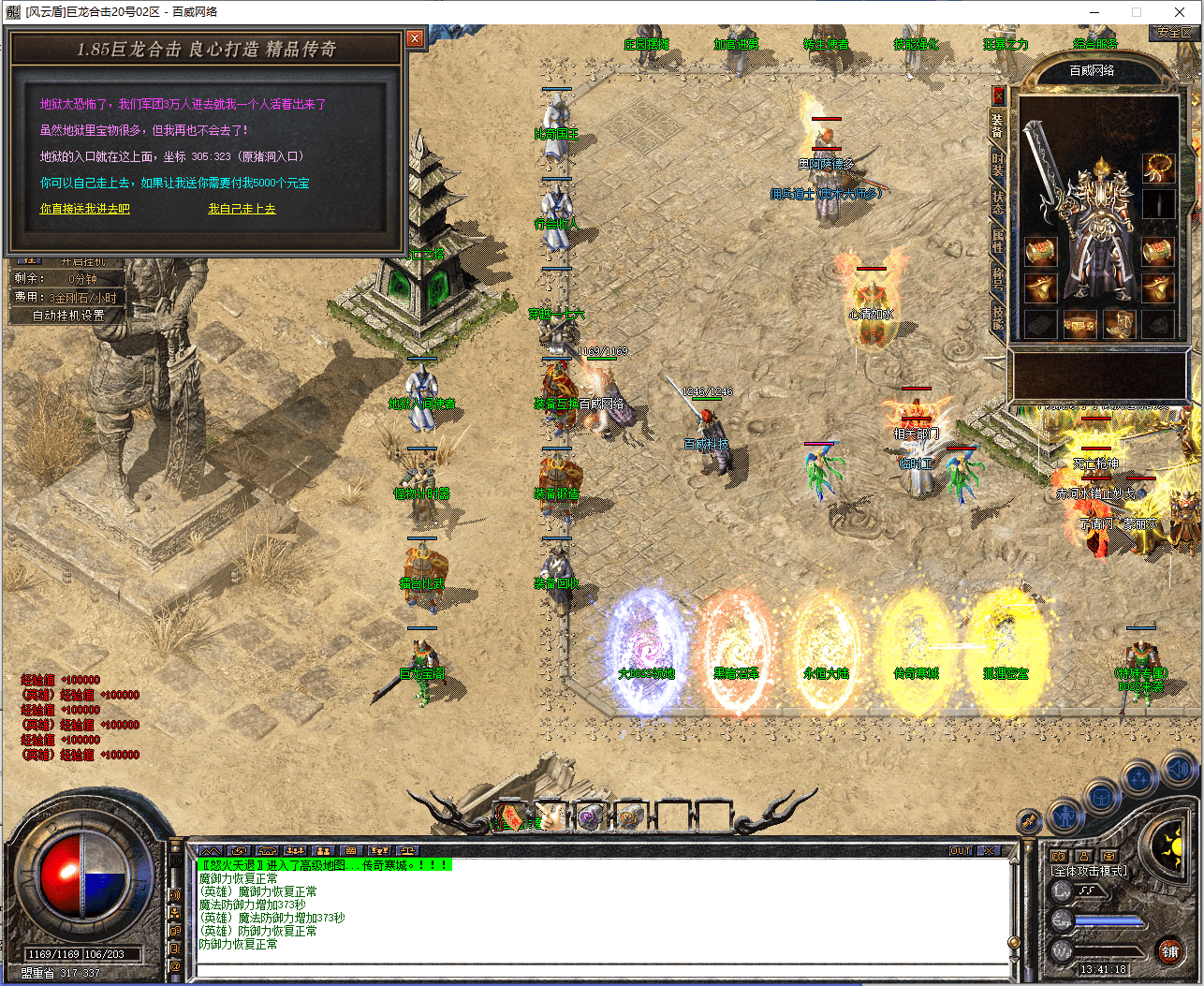1204x986 pixels.
Task: Close the character equipment panel
Action: (998, 95)
